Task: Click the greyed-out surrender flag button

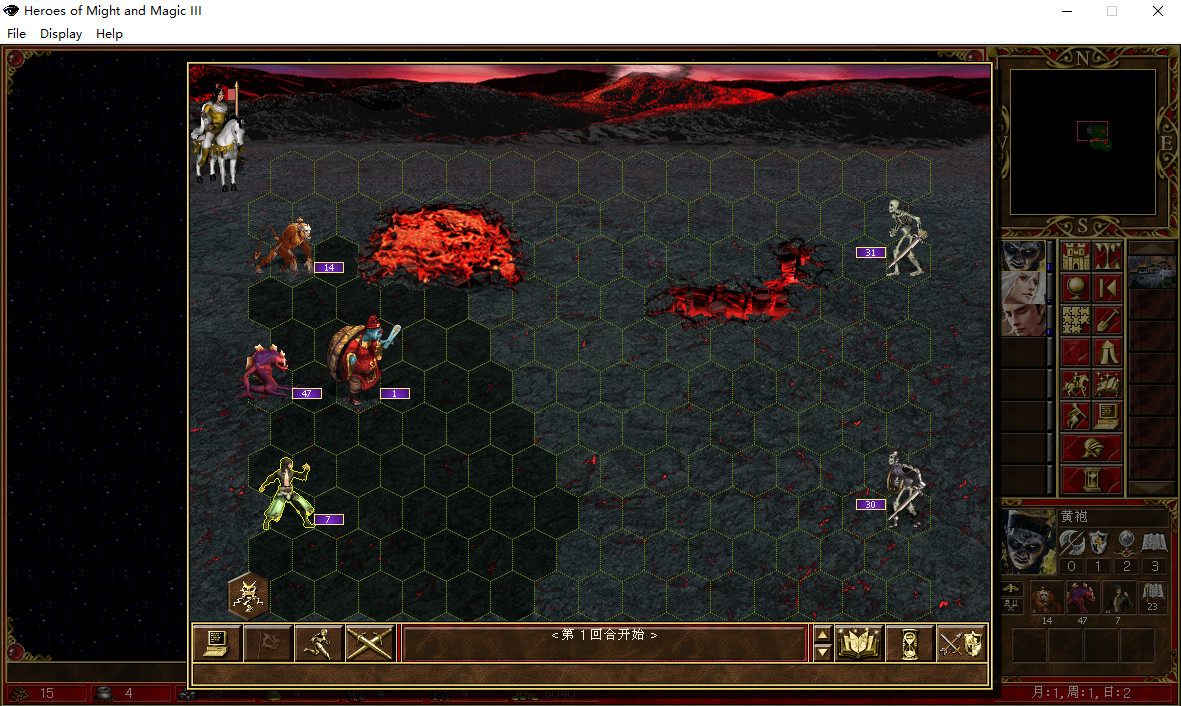Action: (268, 643)
